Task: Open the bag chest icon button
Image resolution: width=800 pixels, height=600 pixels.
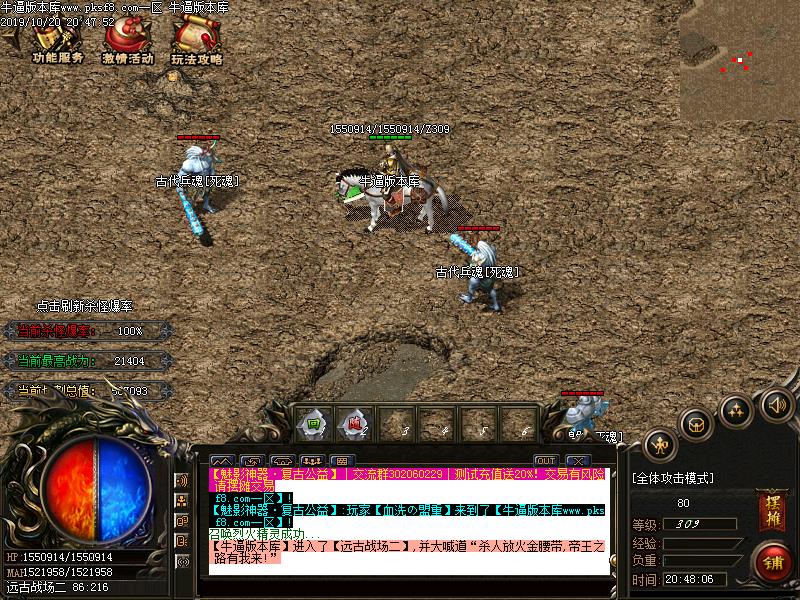Action: coord(697,423)
